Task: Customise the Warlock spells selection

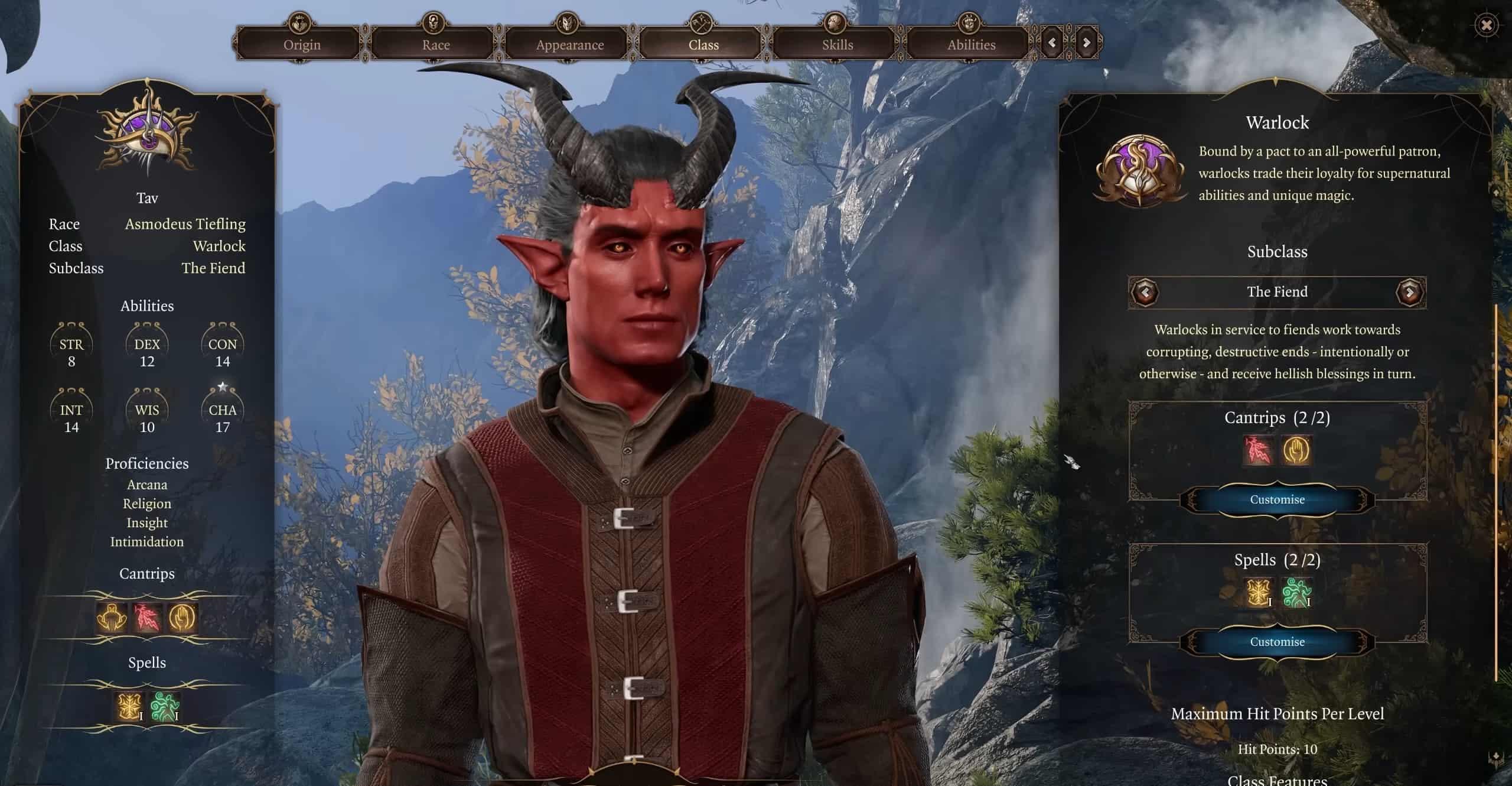Action: tap(1277, 642)
